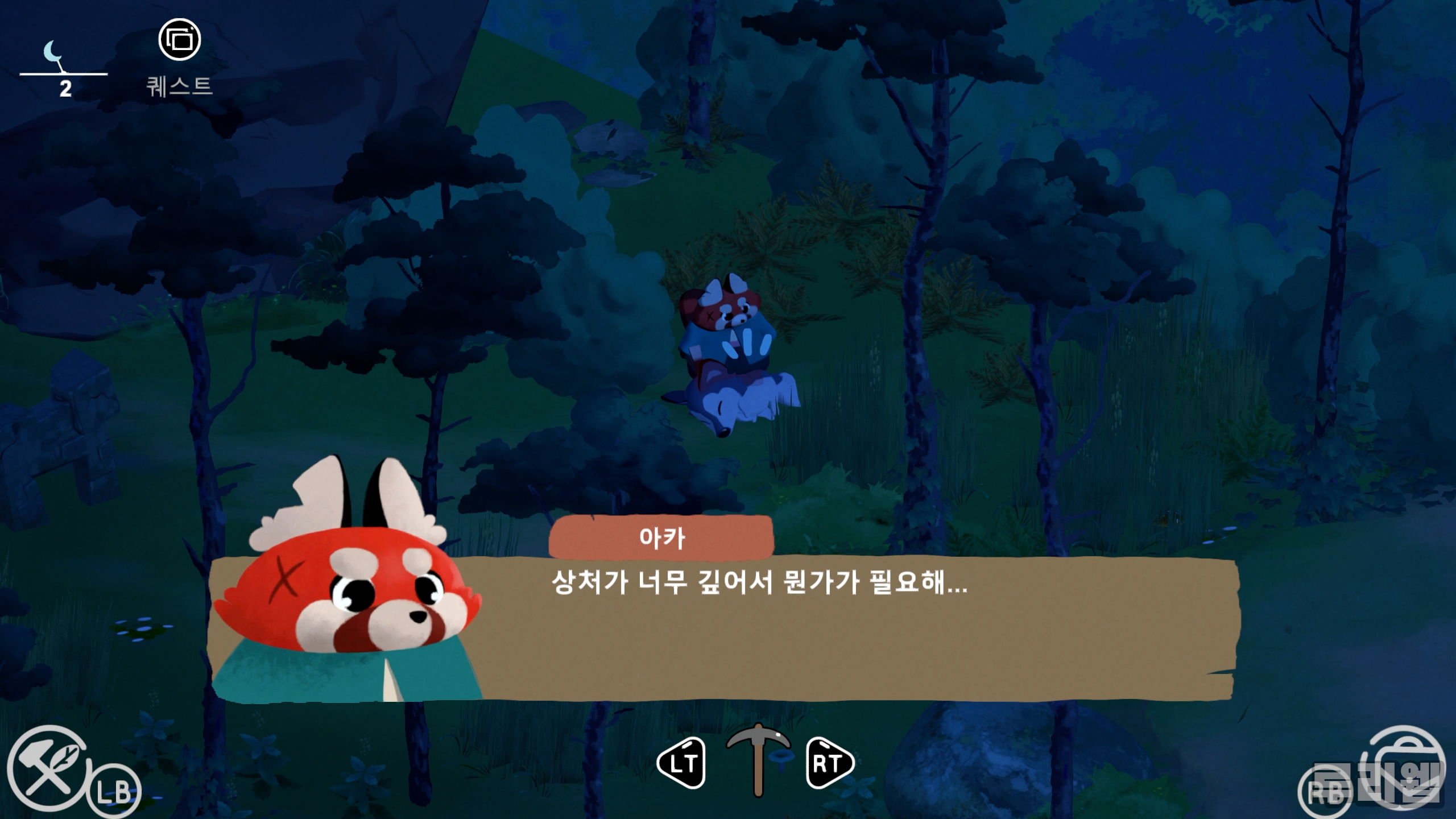Viewport: 1456px width, 819px height.
Task: Click the day progress bar under the moon
Action: coord(63,74)
